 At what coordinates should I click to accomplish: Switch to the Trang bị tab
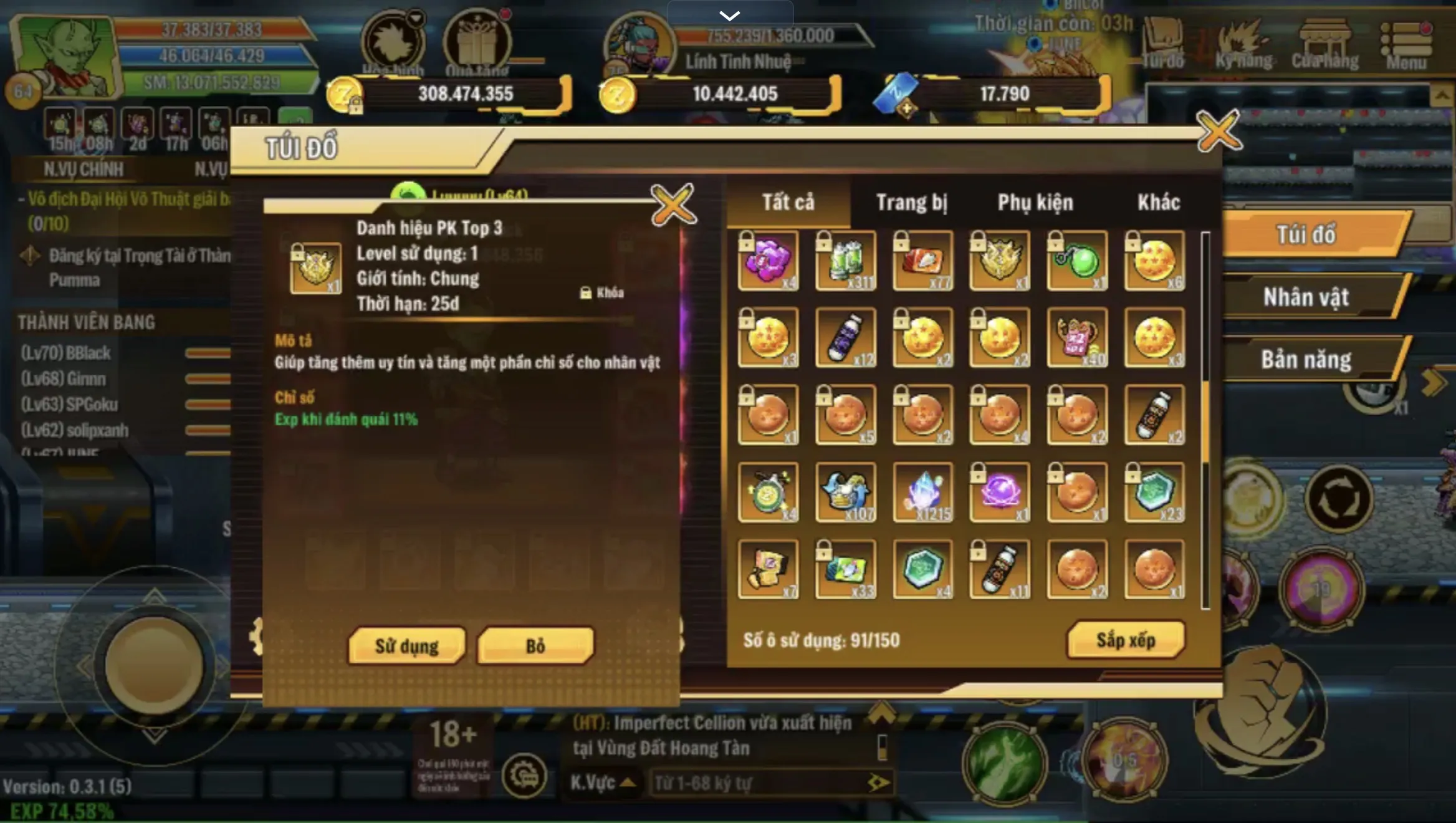(x=912, y=202)
